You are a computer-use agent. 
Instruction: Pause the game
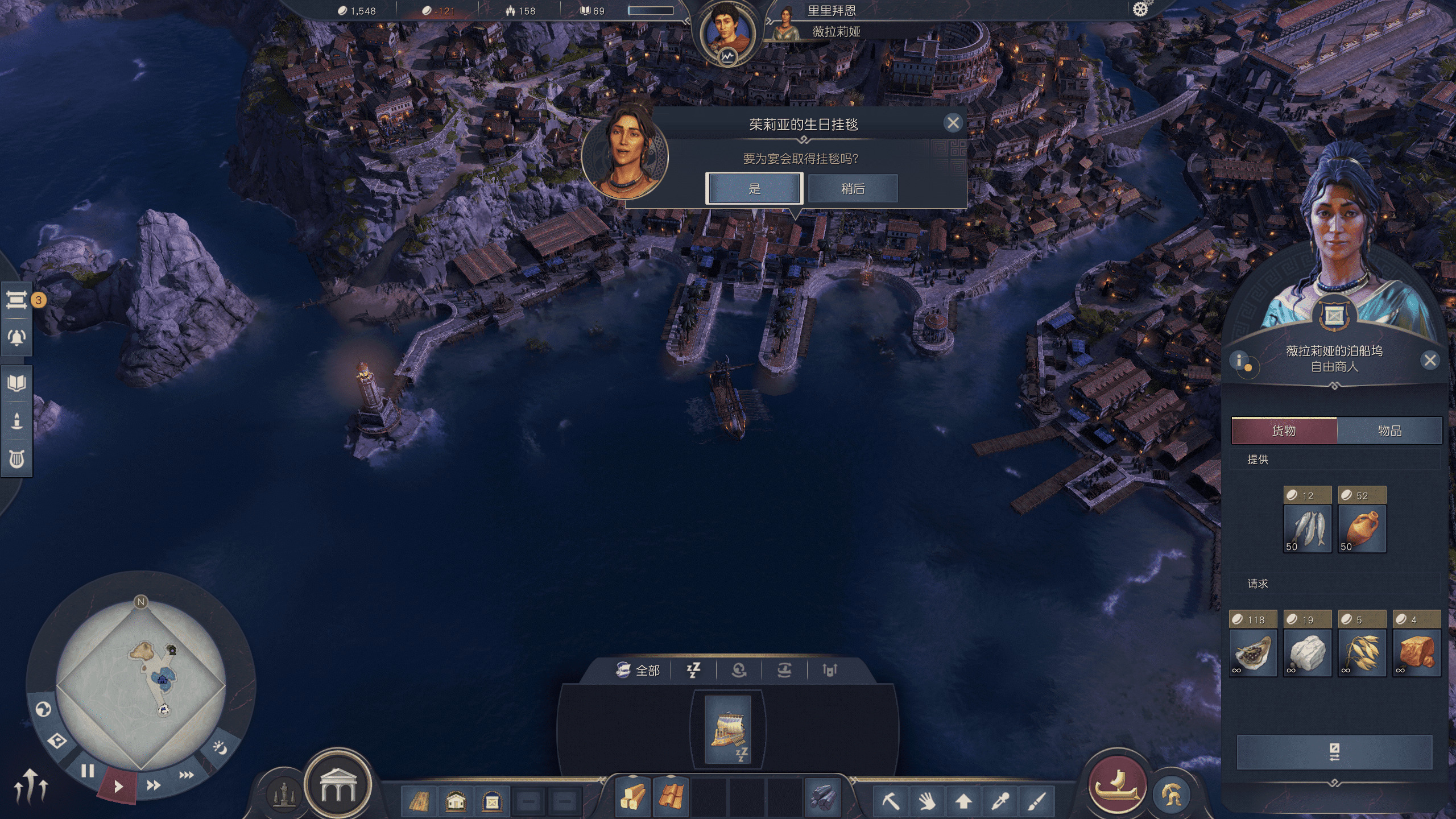88,771
